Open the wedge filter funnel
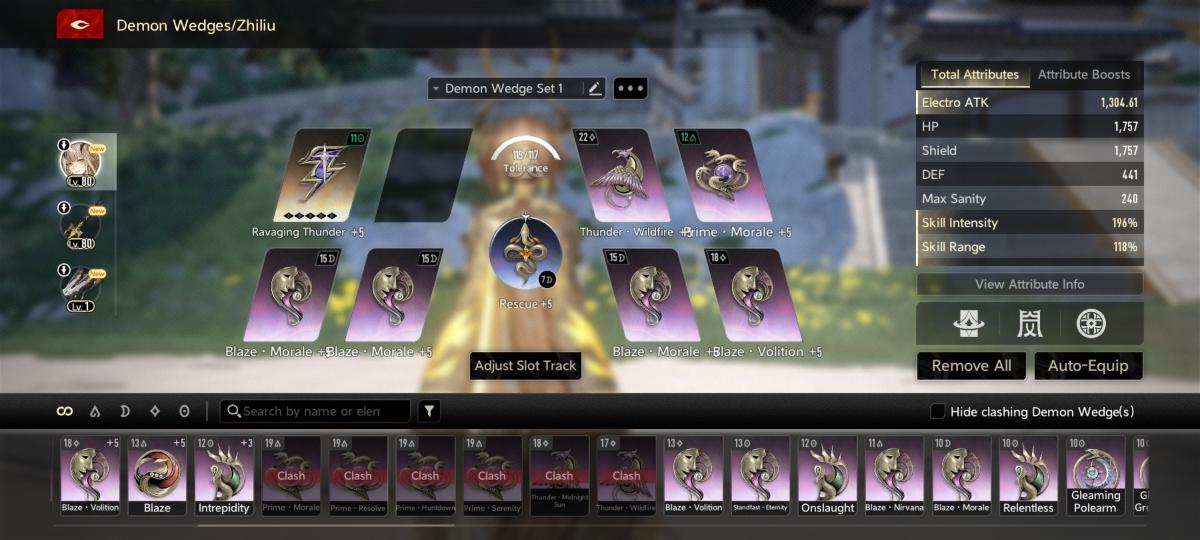Image resolution: width=1200 pixels, height=540 pixels. pyautogui.click(x=428, y=411)
